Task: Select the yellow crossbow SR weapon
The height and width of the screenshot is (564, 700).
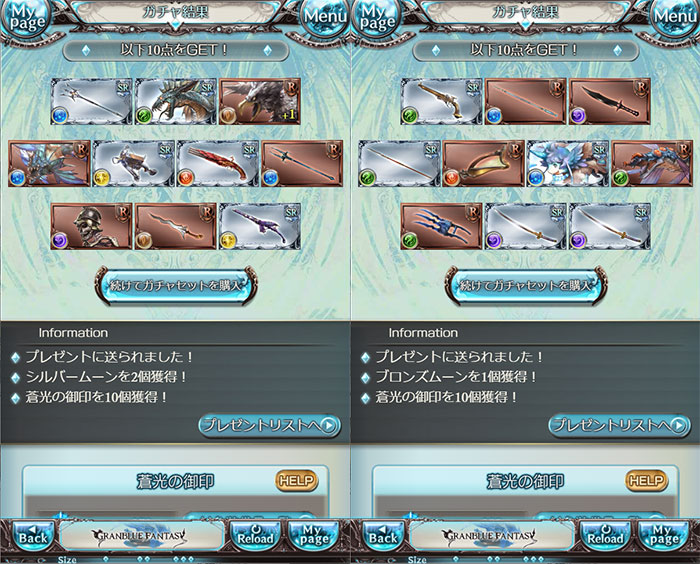Action: click(x=133, y=163)
